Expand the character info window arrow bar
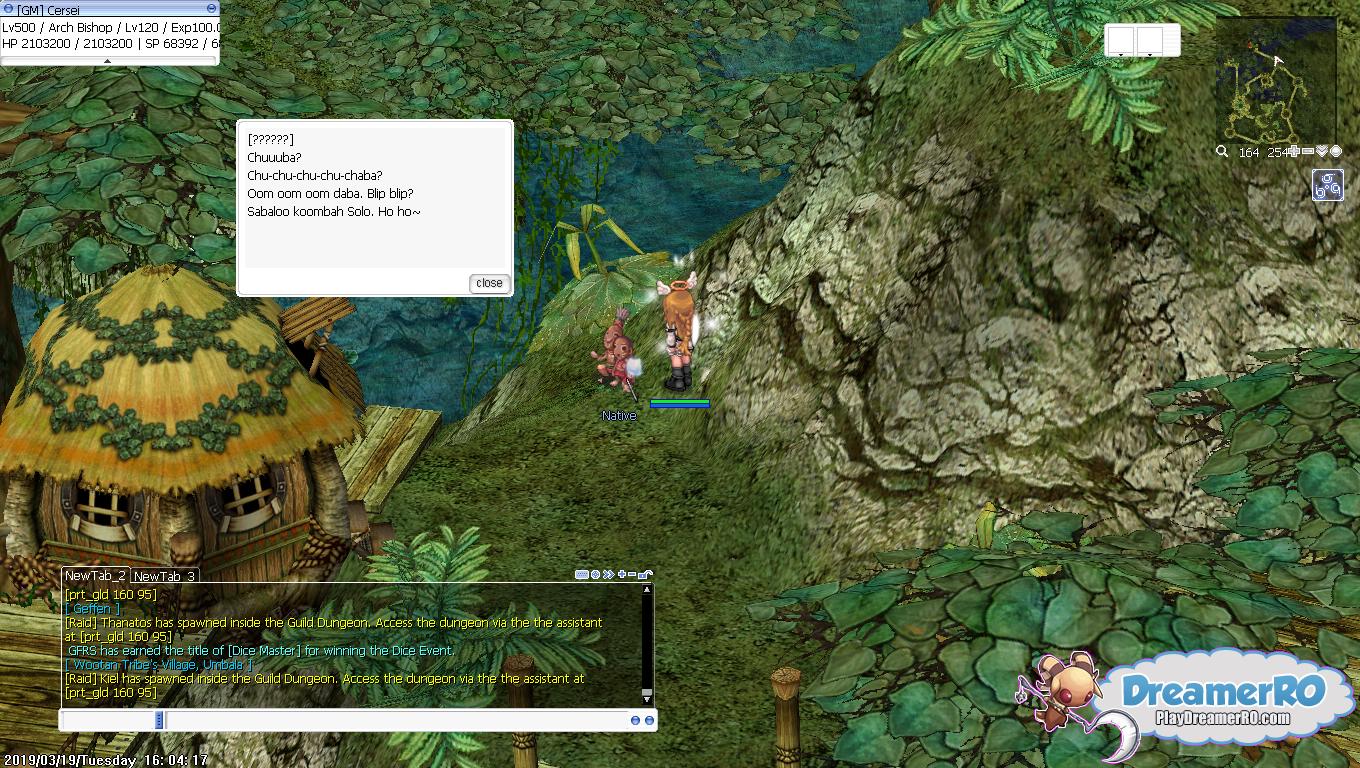Screen dimensions: 1360x768 tap(108, 61)
